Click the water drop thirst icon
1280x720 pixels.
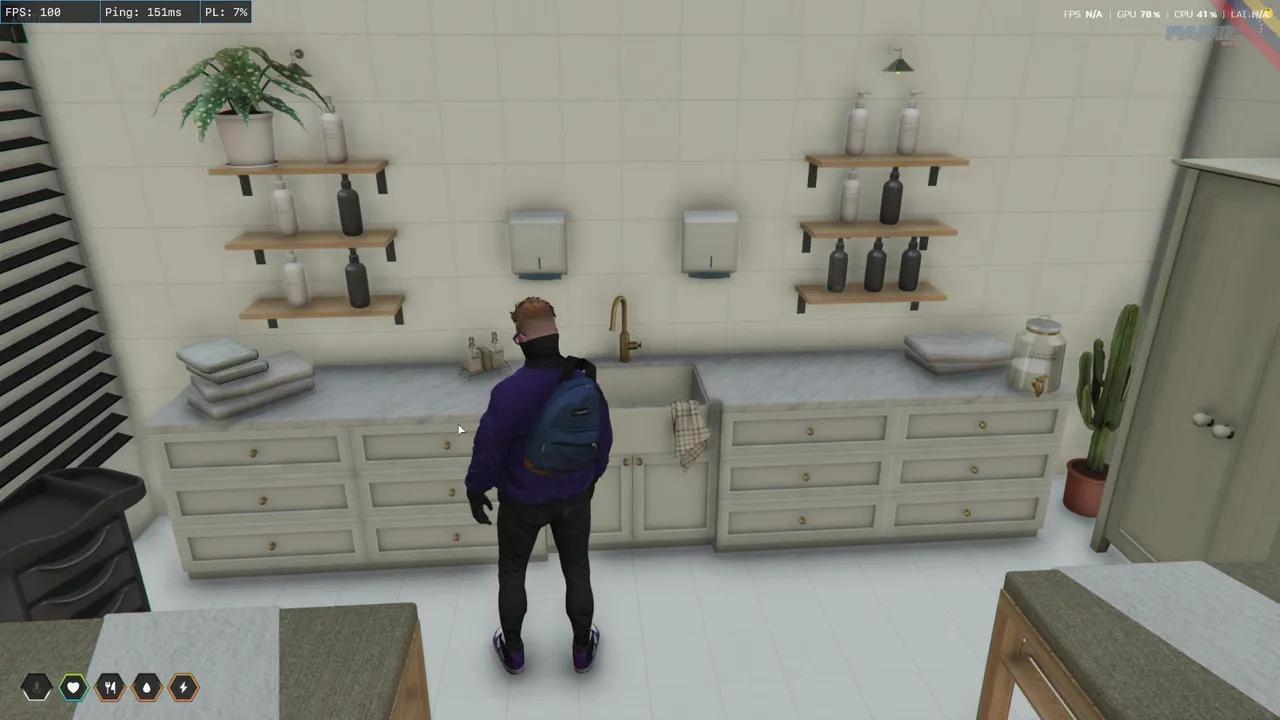146,686
